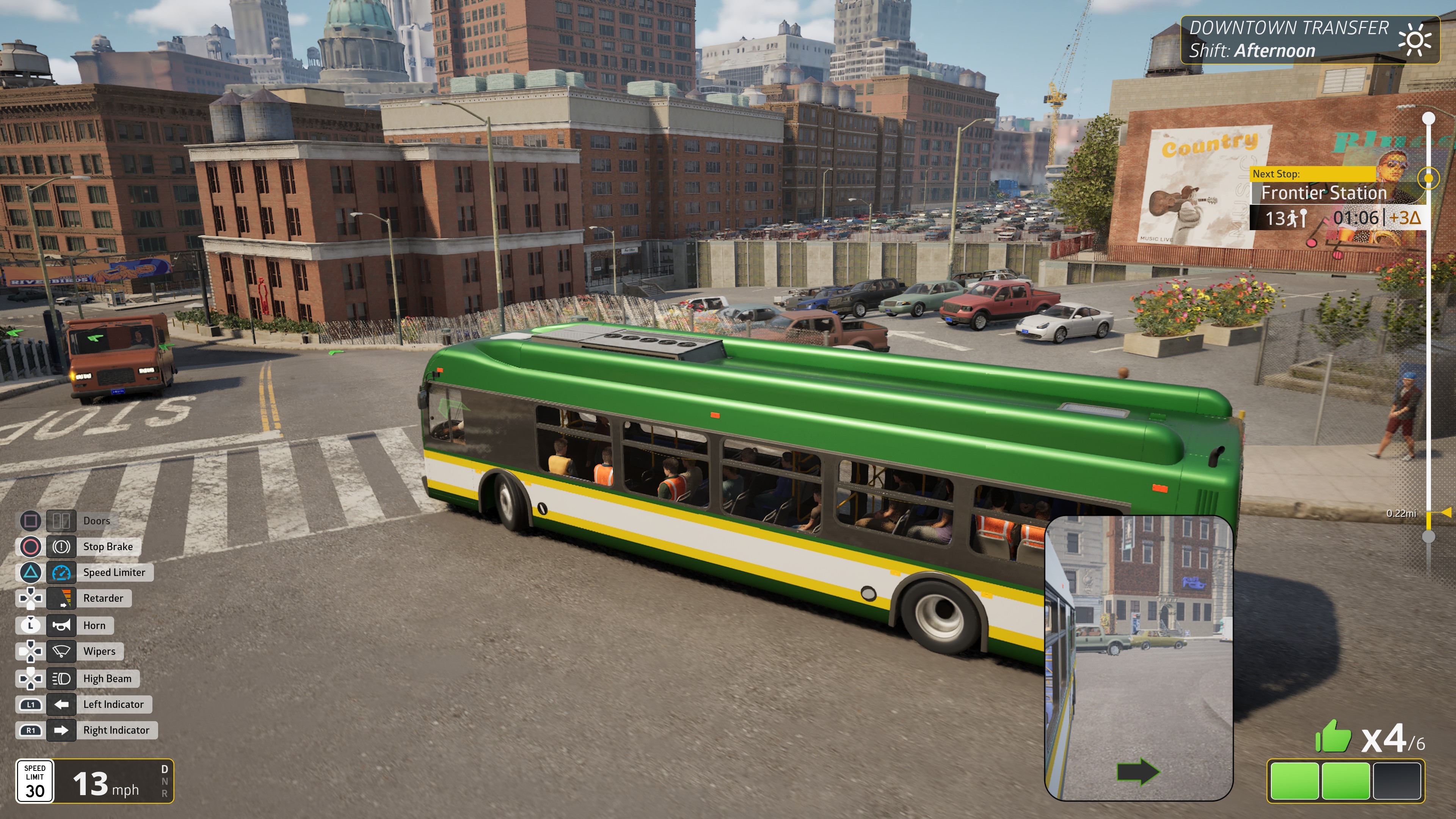This screenshot has width=1456, height=819.
Task: Click the side mirror camera view
Action: pos(1138,658)
